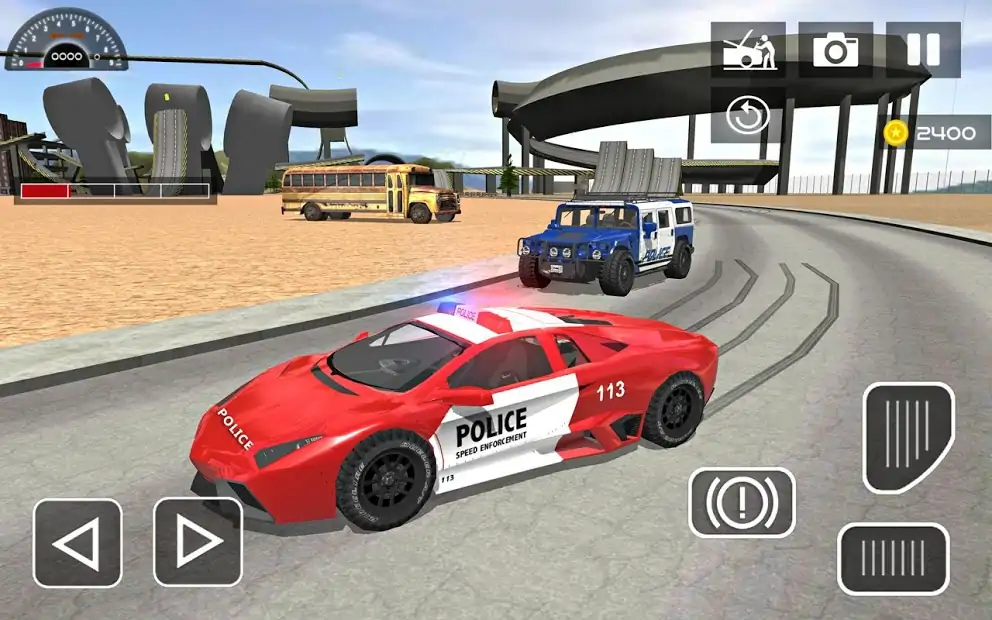This screenshot has width=992, height=620.
Task: Apply the handbrake button
Action: point(741,502)
